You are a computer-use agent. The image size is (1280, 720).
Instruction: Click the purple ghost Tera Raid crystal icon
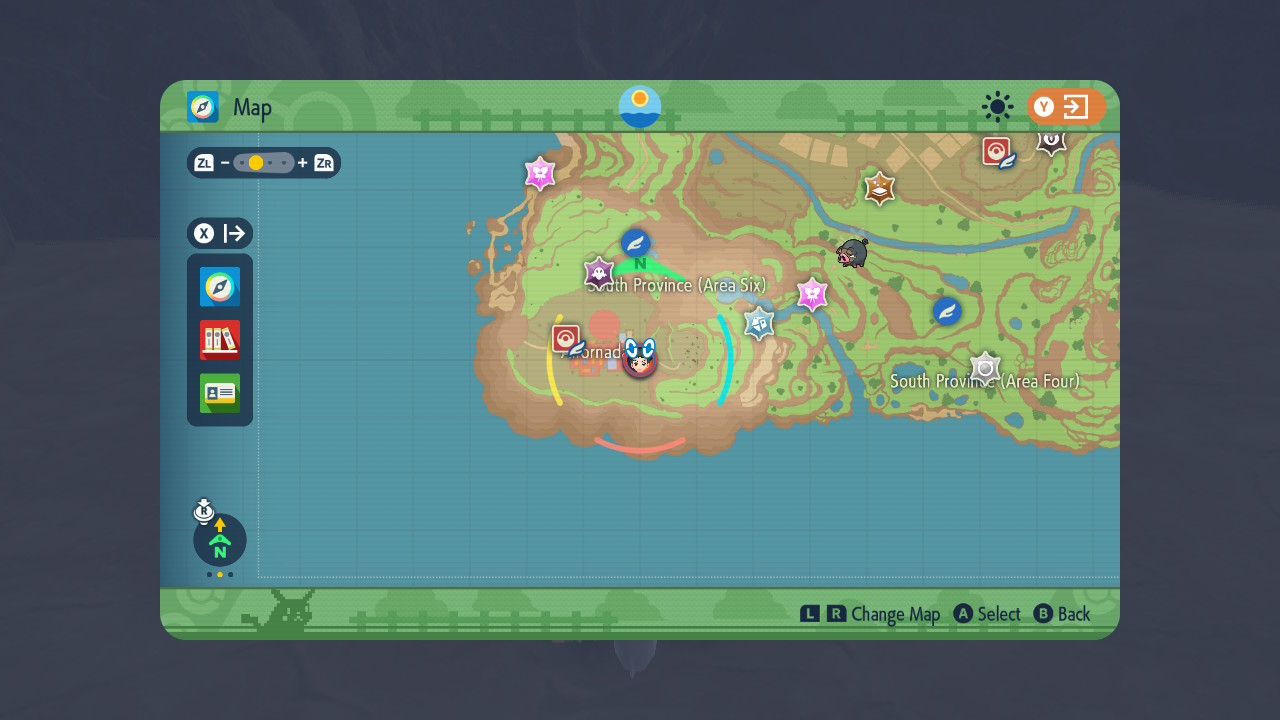[597, 272]
